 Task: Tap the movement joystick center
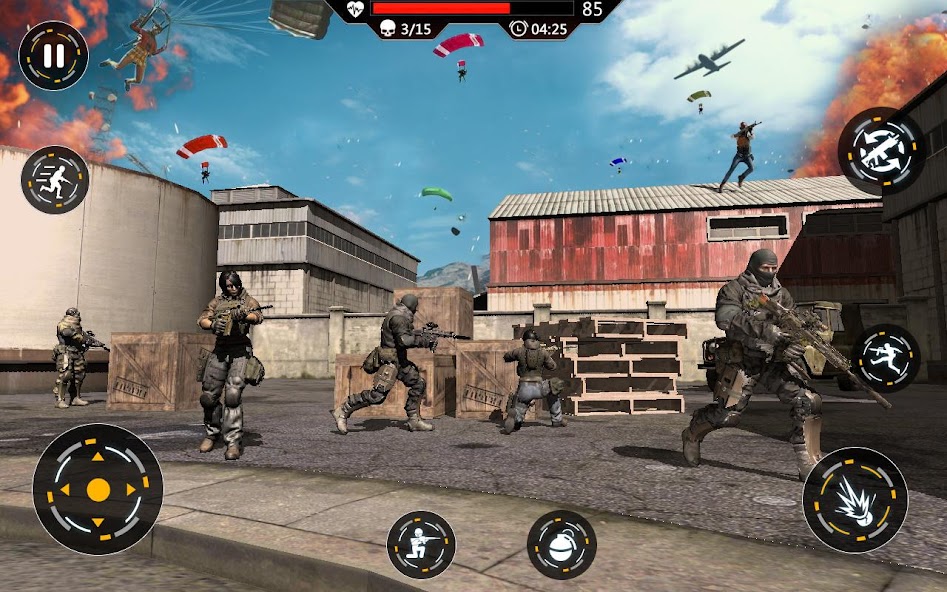click(x=98, y=490)
